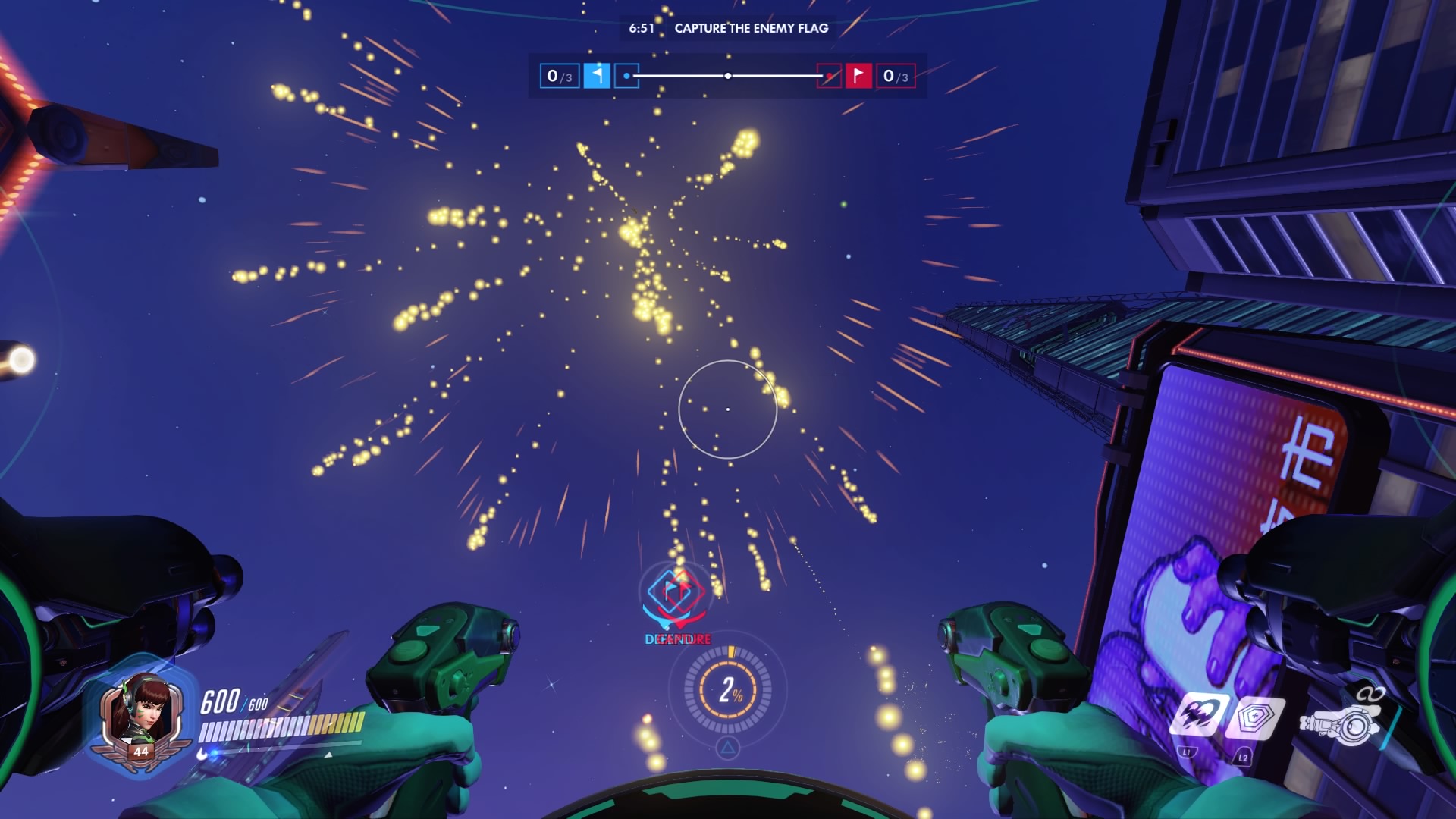1456x819 pixels.
Task: Activate the Boosters ability icon
Action: pyautogui.click(x=1200, y=715)
